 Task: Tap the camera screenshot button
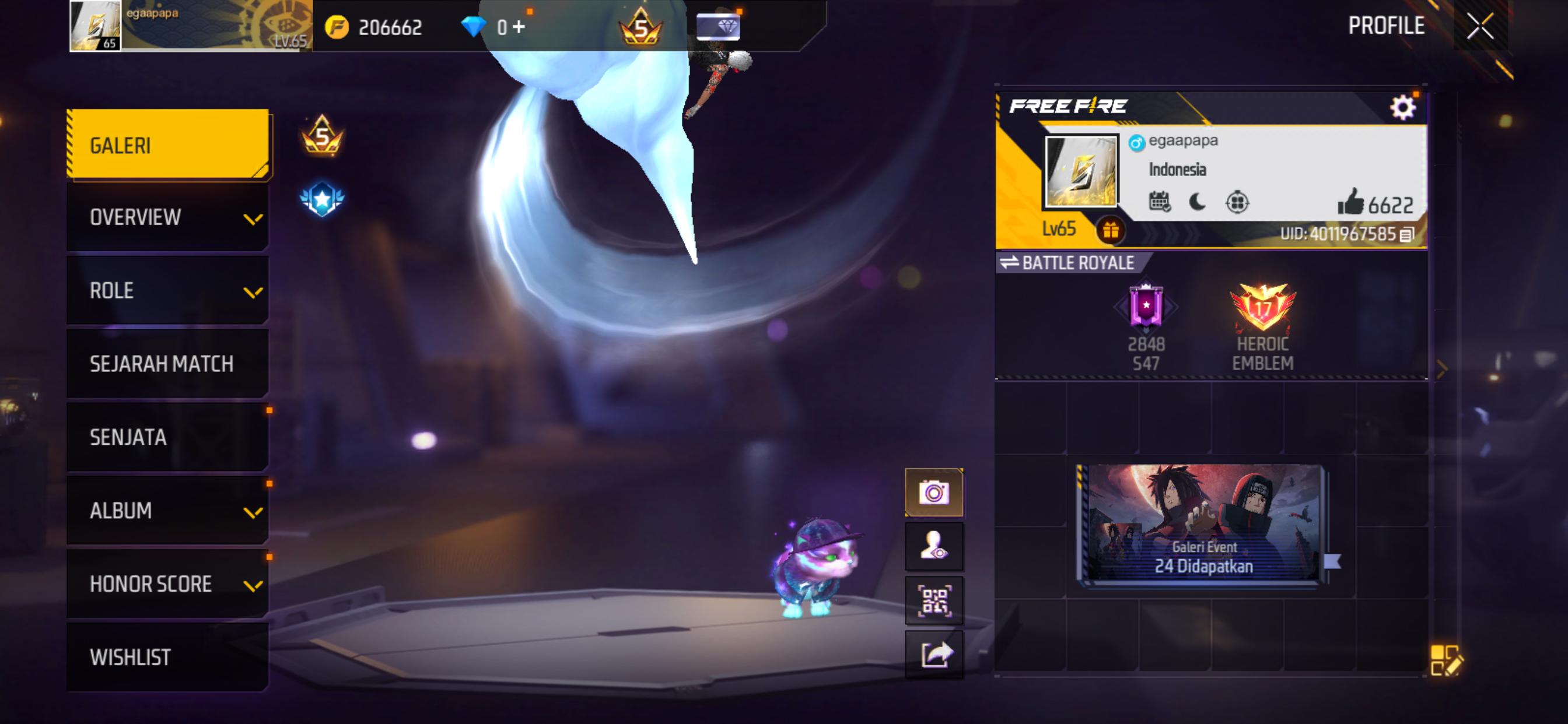coord(934,492)
